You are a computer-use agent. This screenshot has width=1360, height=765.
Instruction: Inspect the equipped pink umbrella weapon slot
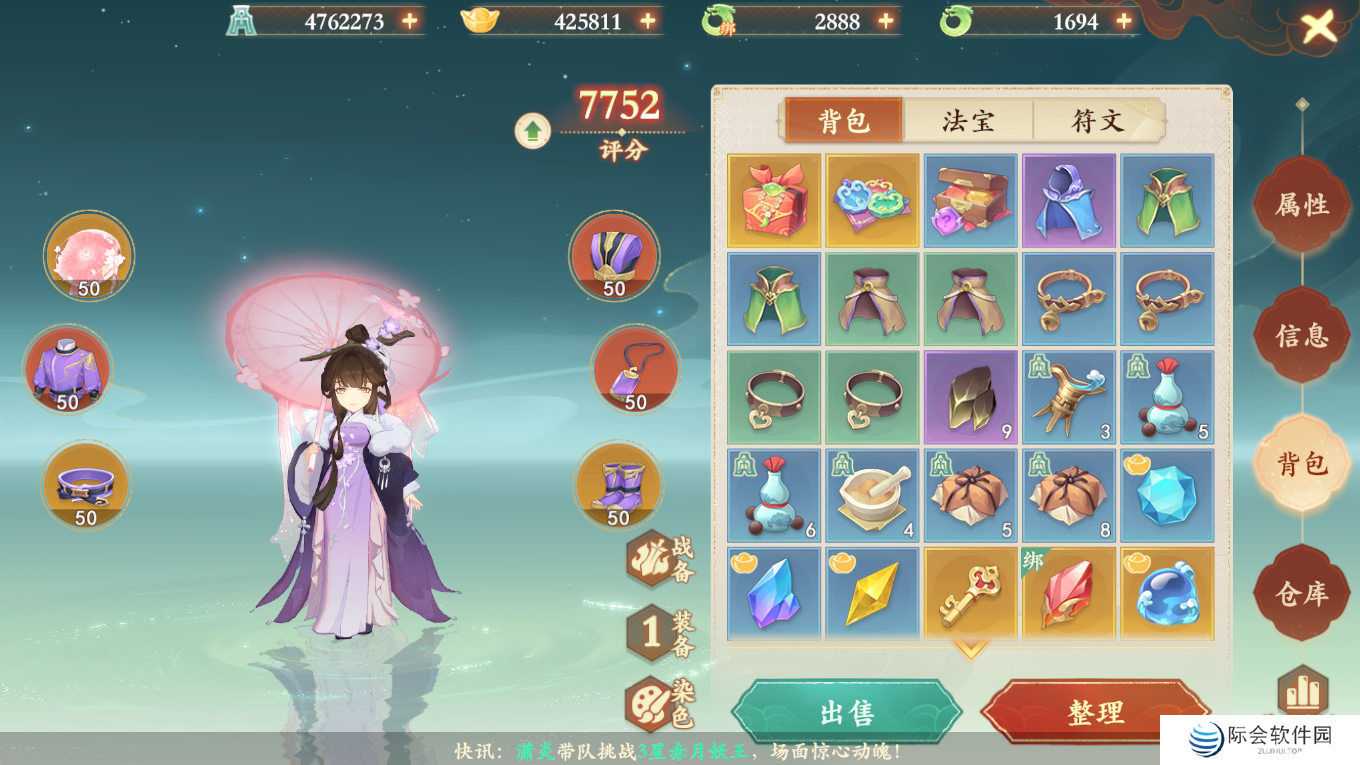coord(88,256)
